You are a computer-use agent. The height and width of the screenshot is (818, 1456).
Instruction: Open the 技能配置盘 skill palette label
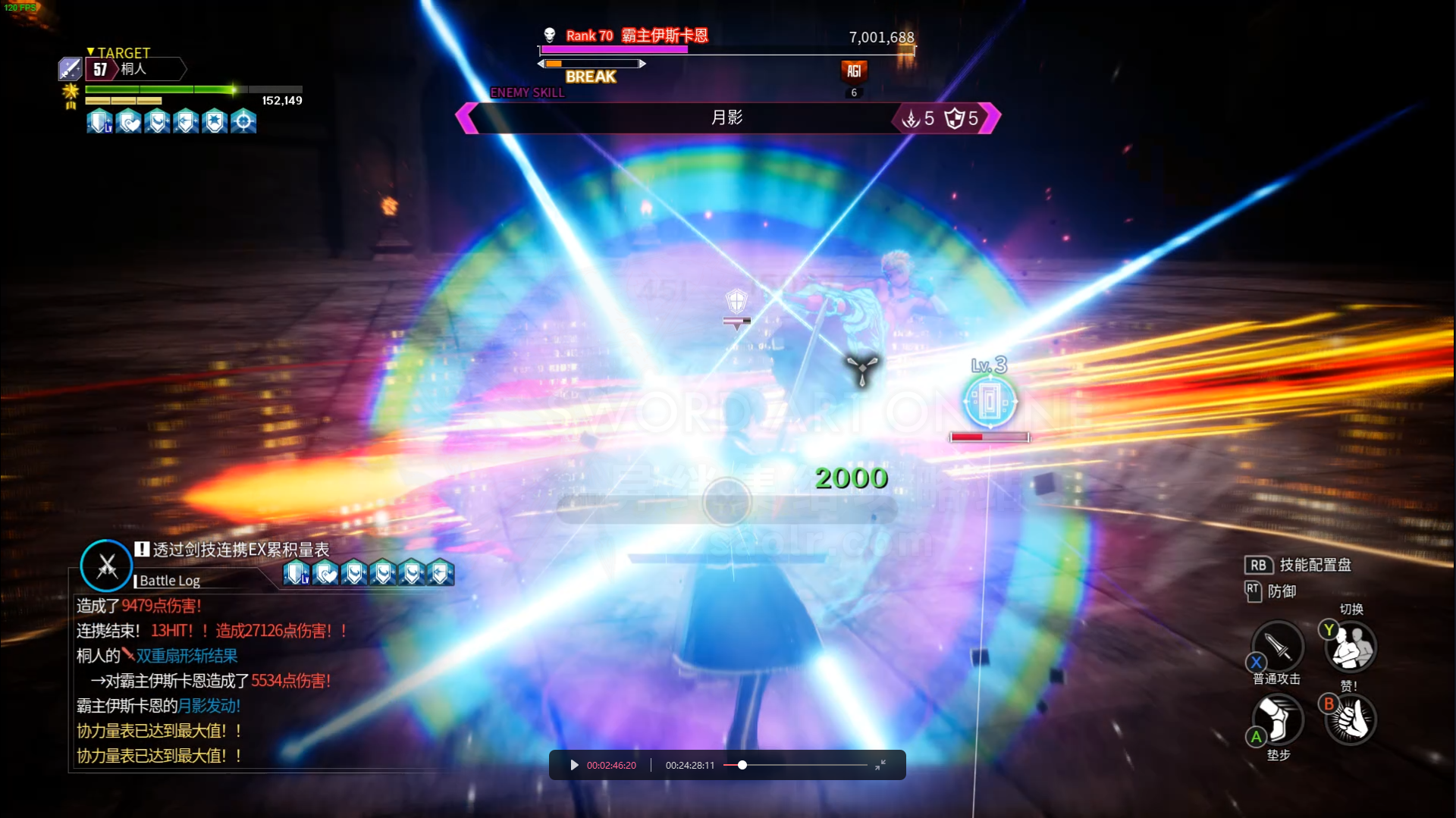click(1314, 565)
